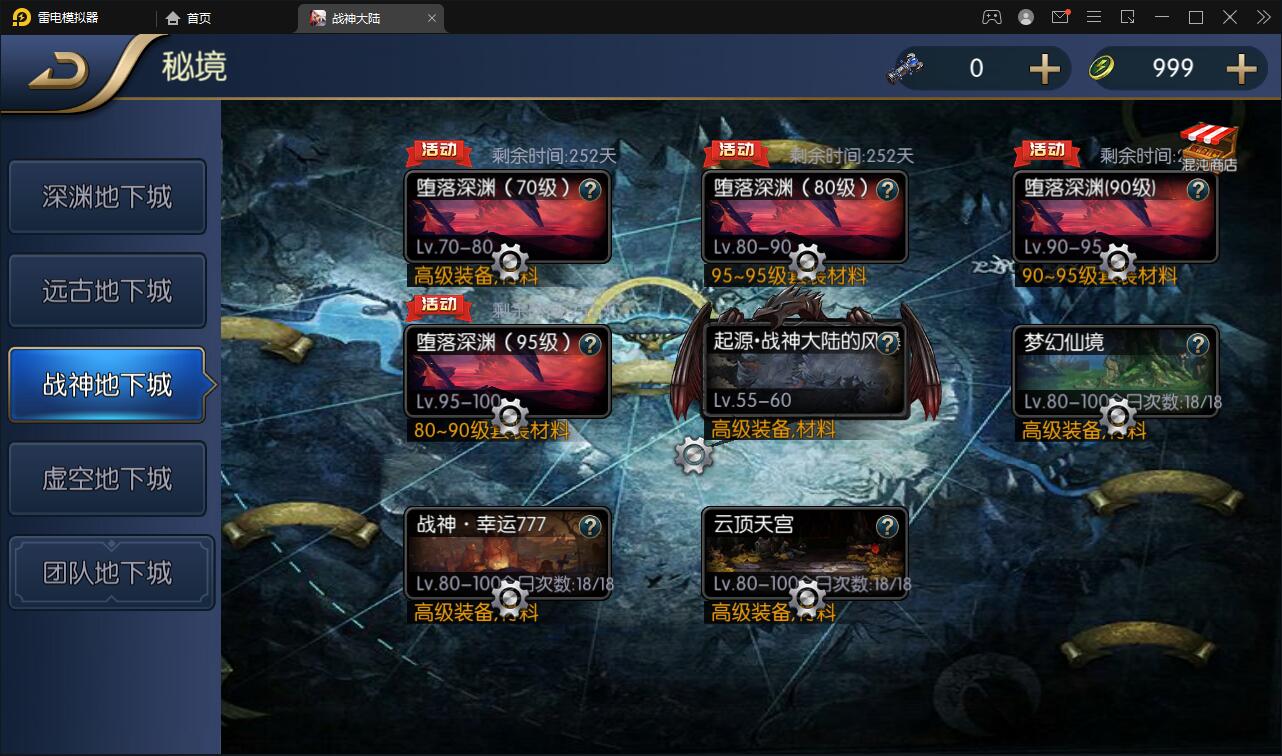Click the help icon on 堕落深渊（70级）

pyautogui.click(x=589, y=190)
